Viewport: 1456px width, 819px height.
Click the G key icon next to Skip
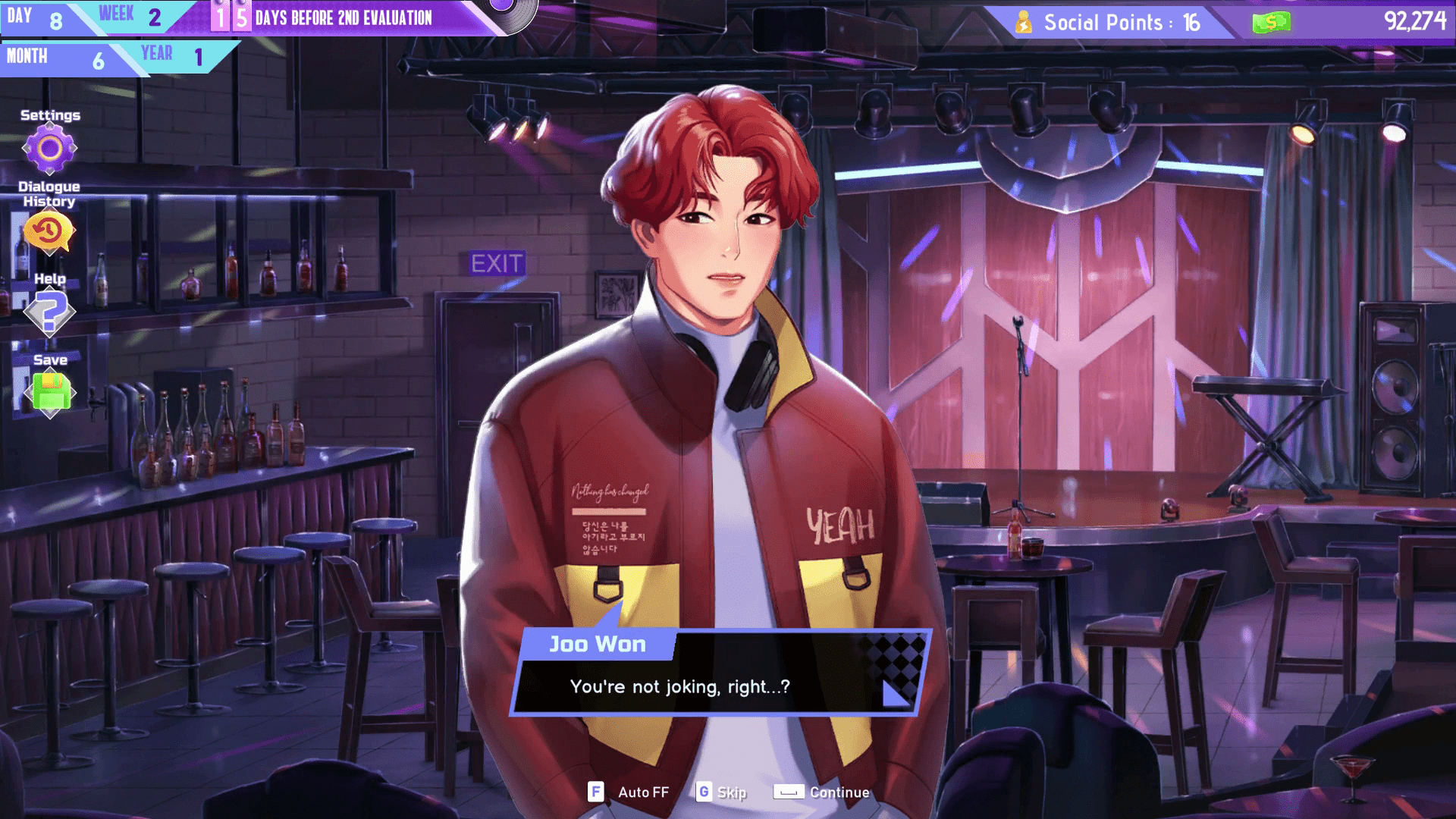(x=706, y=792)
